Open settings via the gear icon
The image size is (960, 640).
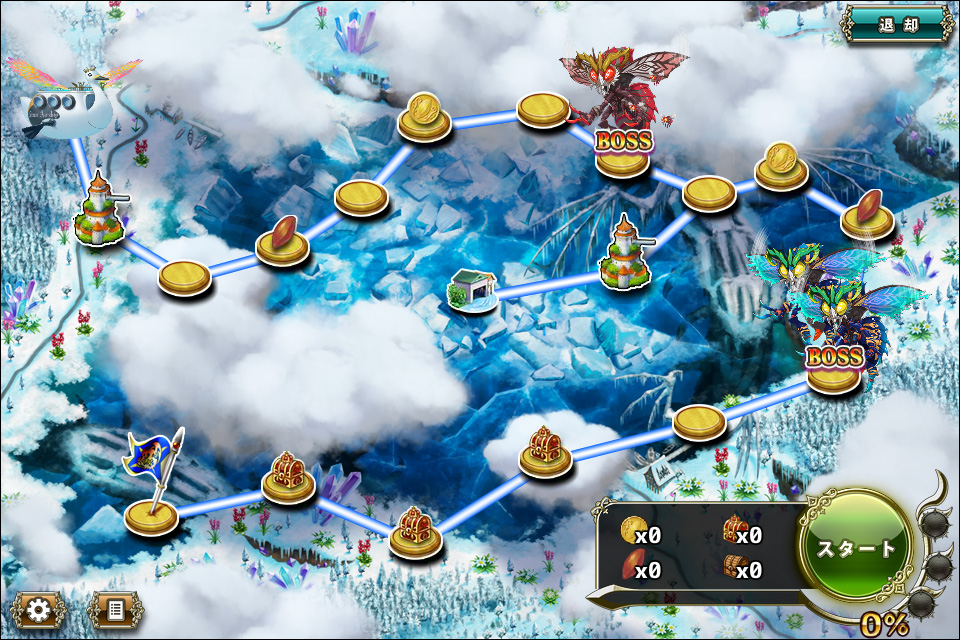(x=39, y=609)
